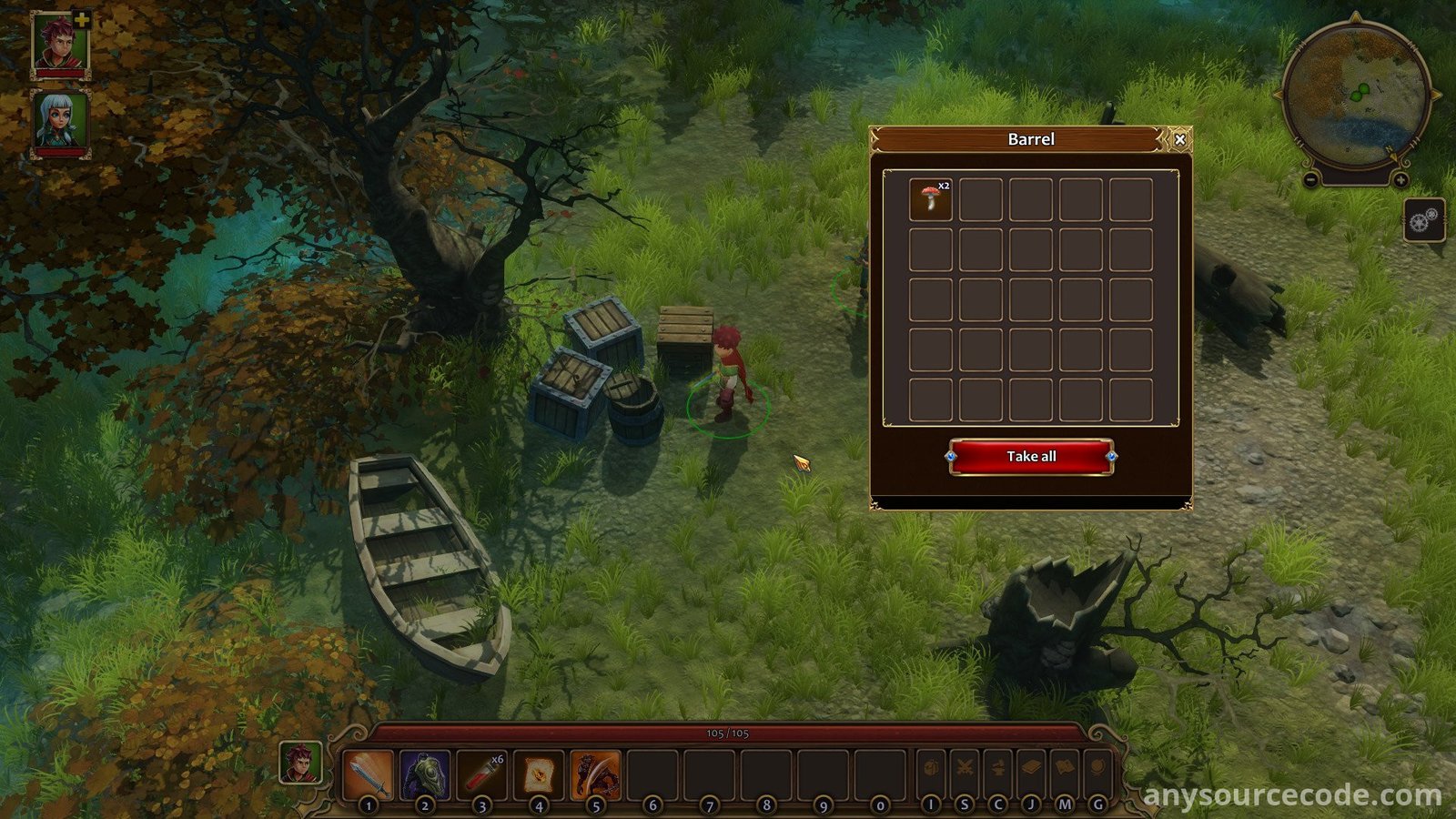The image size is (1456, 819).
Task: Select the red-haired hero portrait in the party list
Action: pos(60,43)
